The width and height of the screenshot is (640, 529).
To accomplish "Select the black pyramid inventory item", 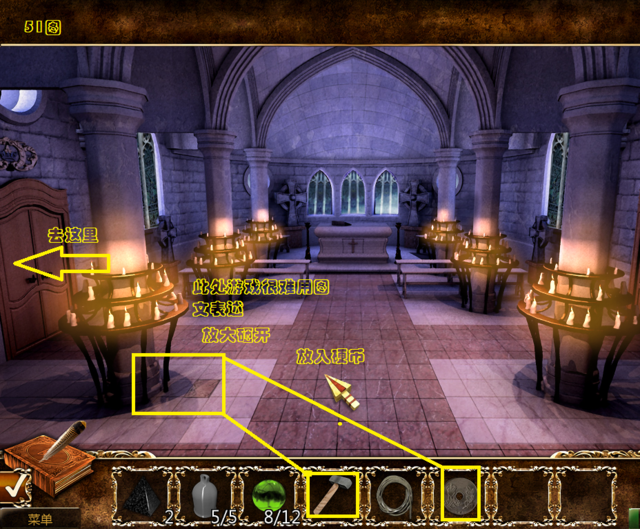I will [144, 494].
